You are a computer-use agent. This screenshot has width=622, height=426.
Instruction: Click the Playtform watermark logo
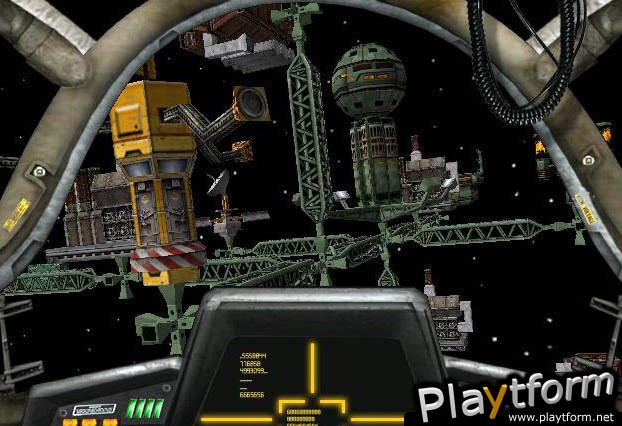515,394
